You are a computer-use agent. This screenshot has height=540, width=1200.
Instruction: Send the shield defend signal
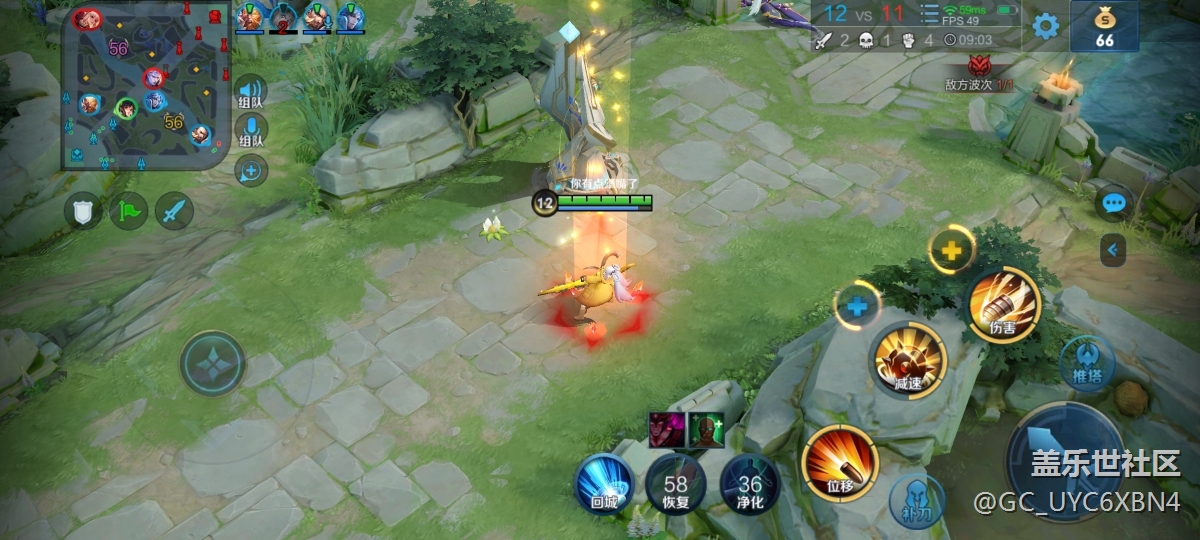click(83, 211)
